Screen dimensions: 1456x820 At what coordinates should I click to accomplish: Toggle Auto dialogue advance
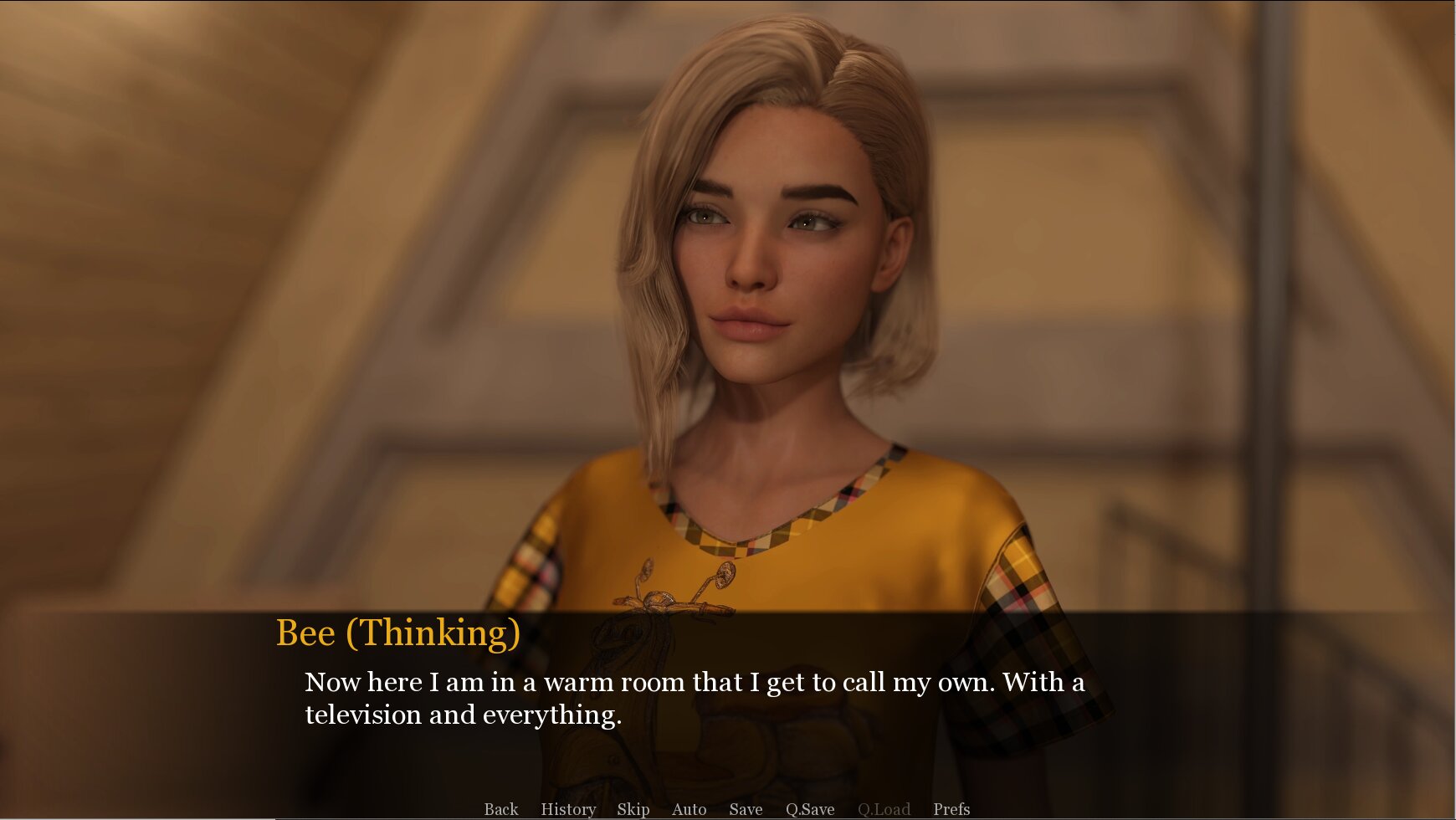point(689,809)
